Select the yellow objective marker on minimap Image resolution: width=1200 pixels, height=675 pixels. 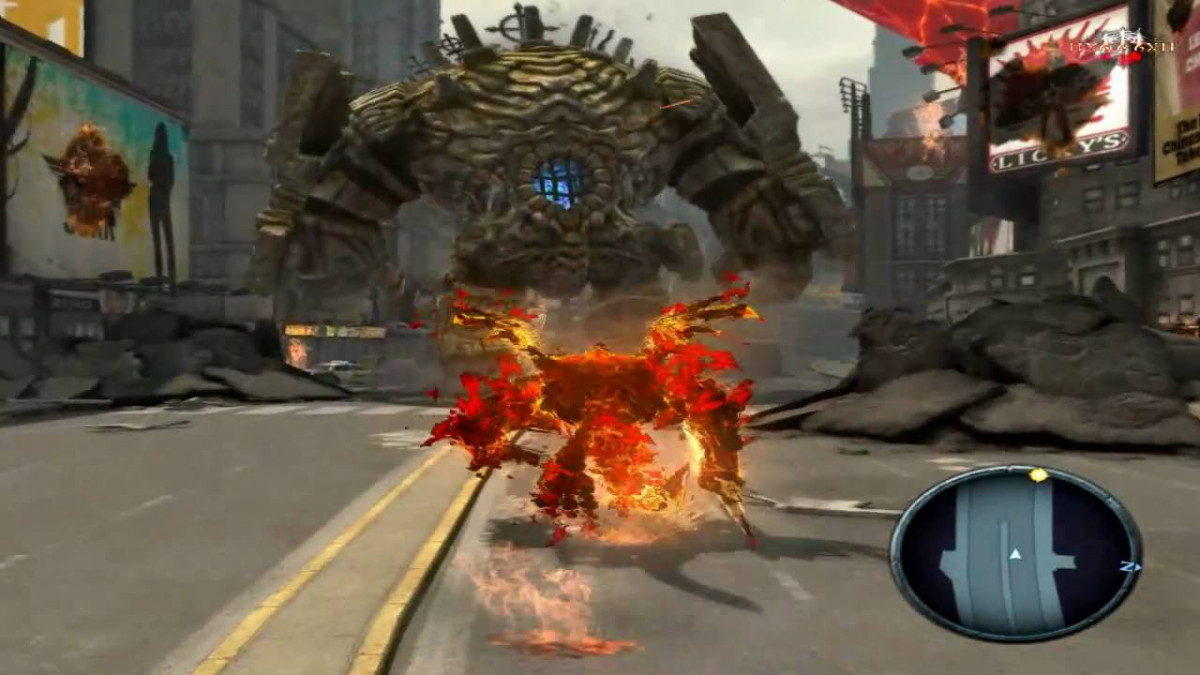point(1039,475)
